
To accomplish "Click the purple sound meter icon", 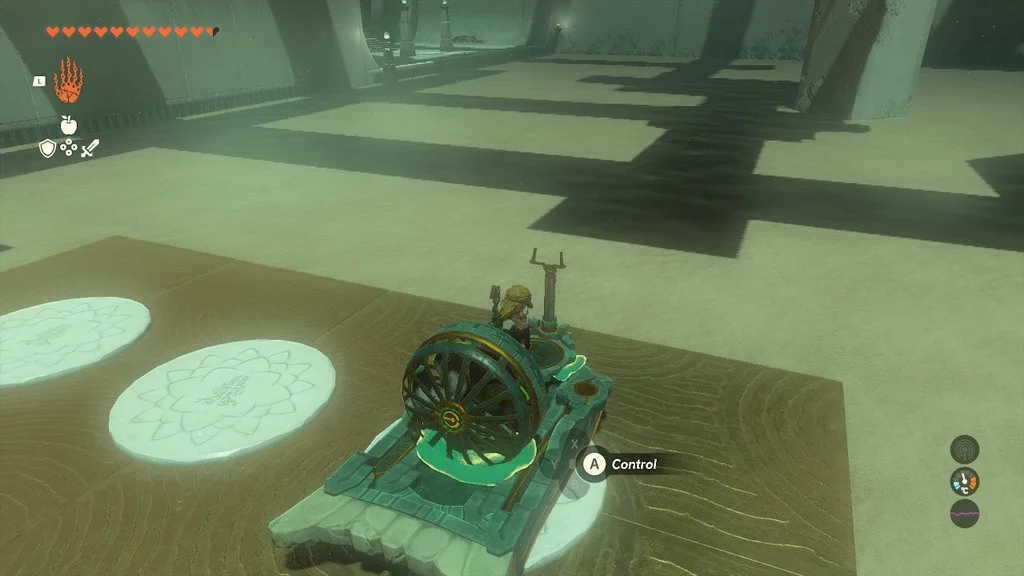I will pos(964,514).
